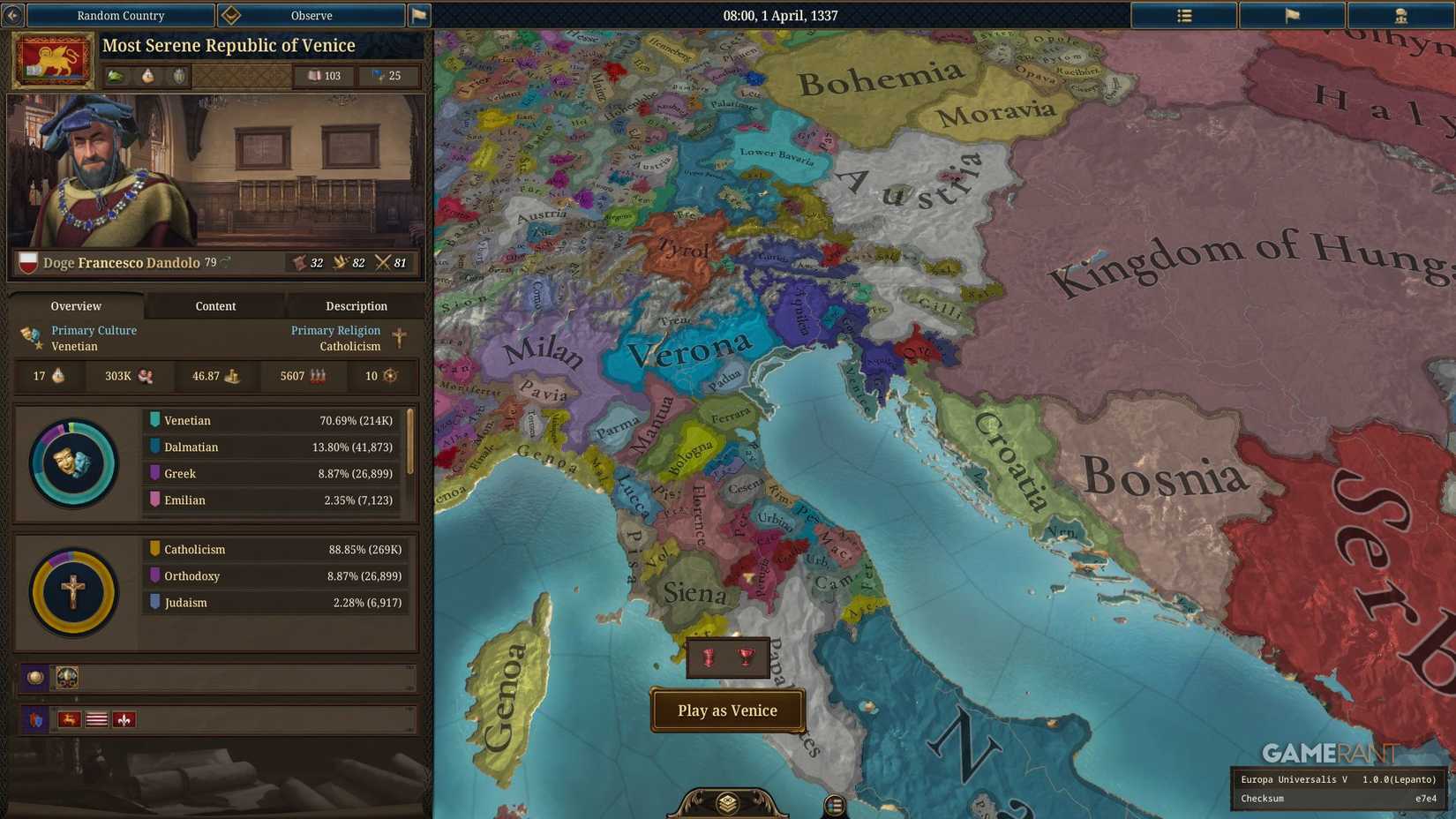Open the Description tab
Image resolution: width=1456 pixels, height=819 pixels.
pyautogui.click(x=356, y=306)
